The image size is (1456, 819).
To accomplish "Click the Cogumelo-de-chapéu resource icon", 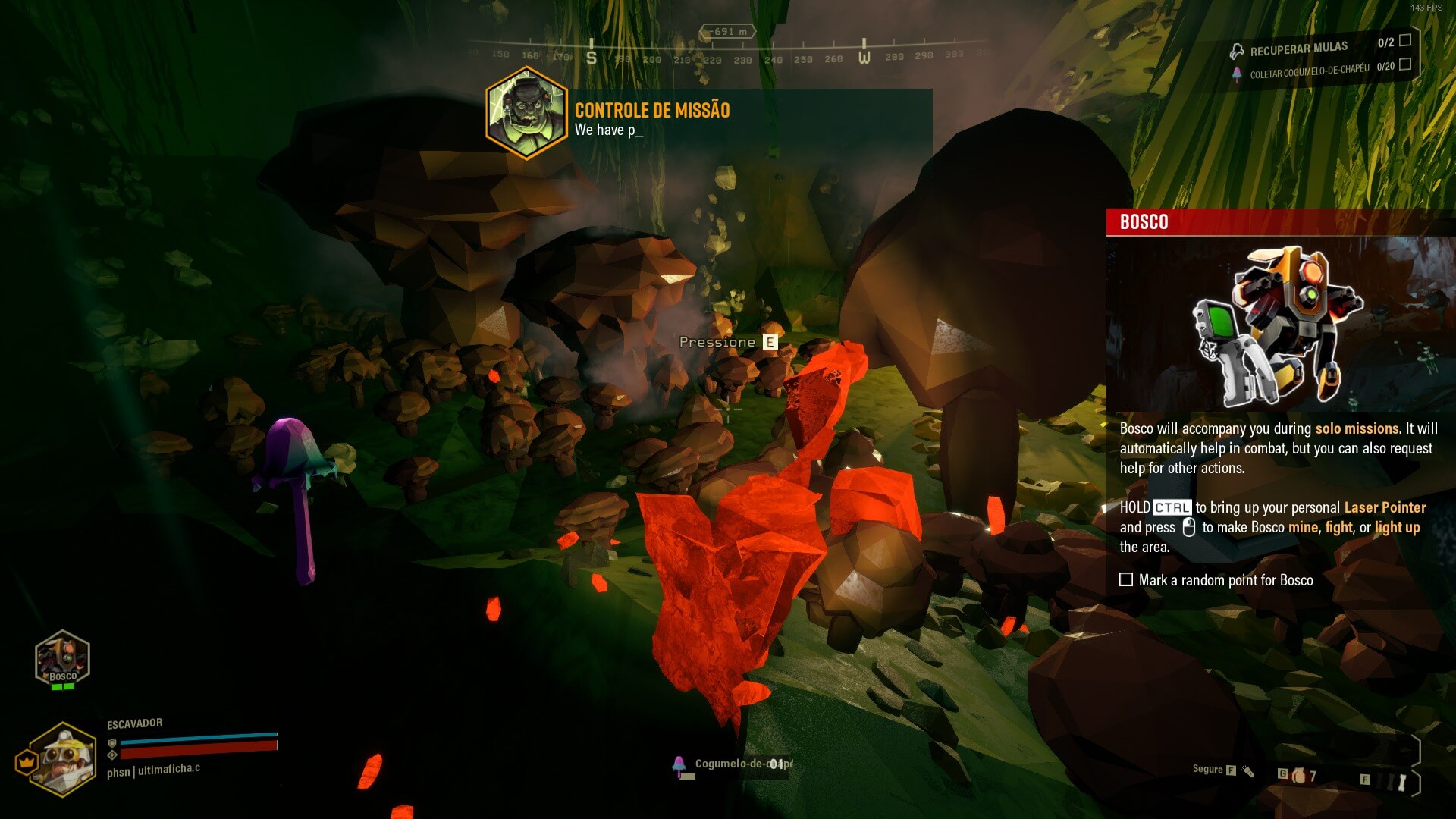I will pos(679,764).
